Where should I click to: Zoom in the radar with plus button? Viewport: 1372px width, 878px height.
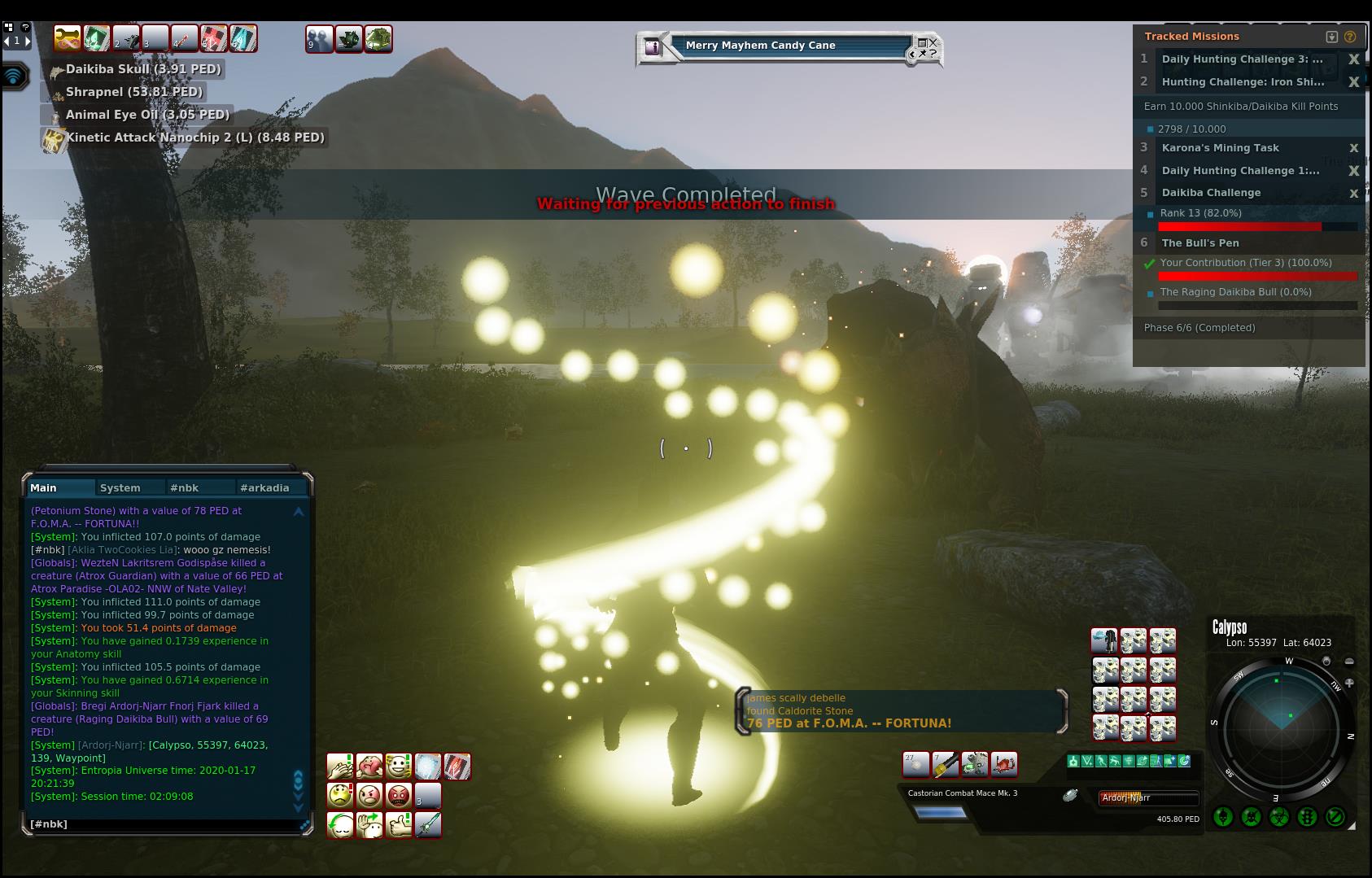point(1349,683)
